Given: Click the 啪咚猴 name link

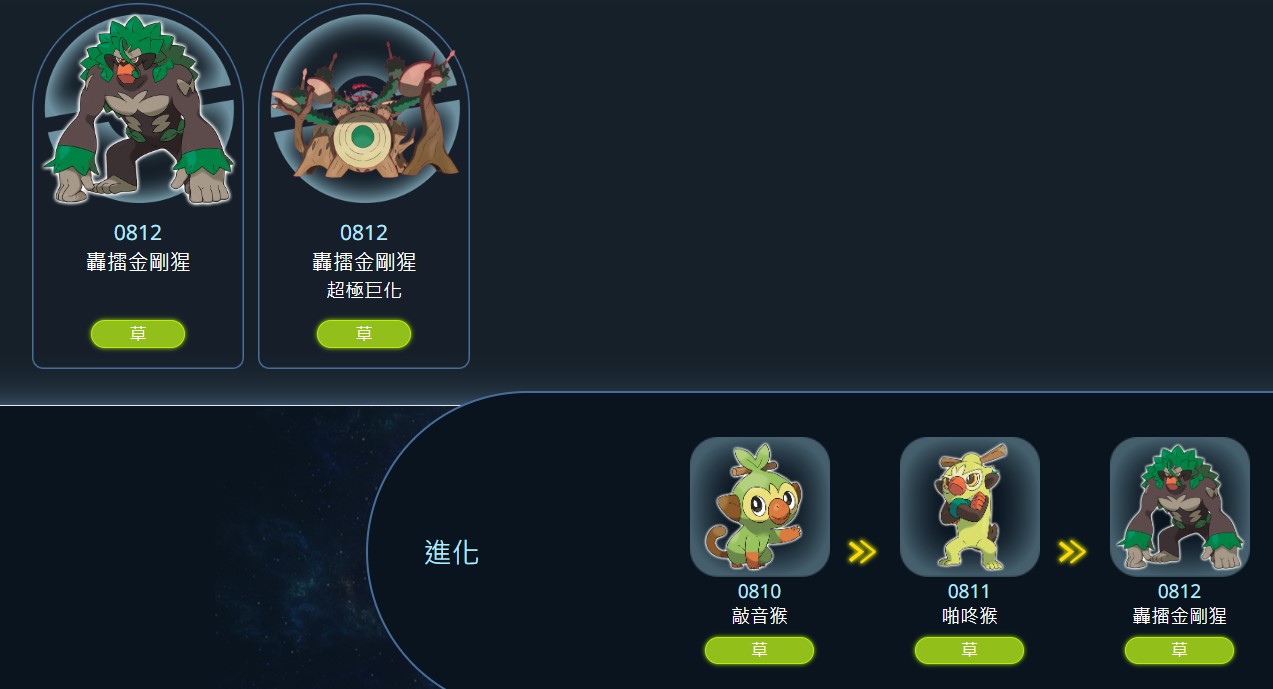Looking at the screenshot, I should point(970,616).
